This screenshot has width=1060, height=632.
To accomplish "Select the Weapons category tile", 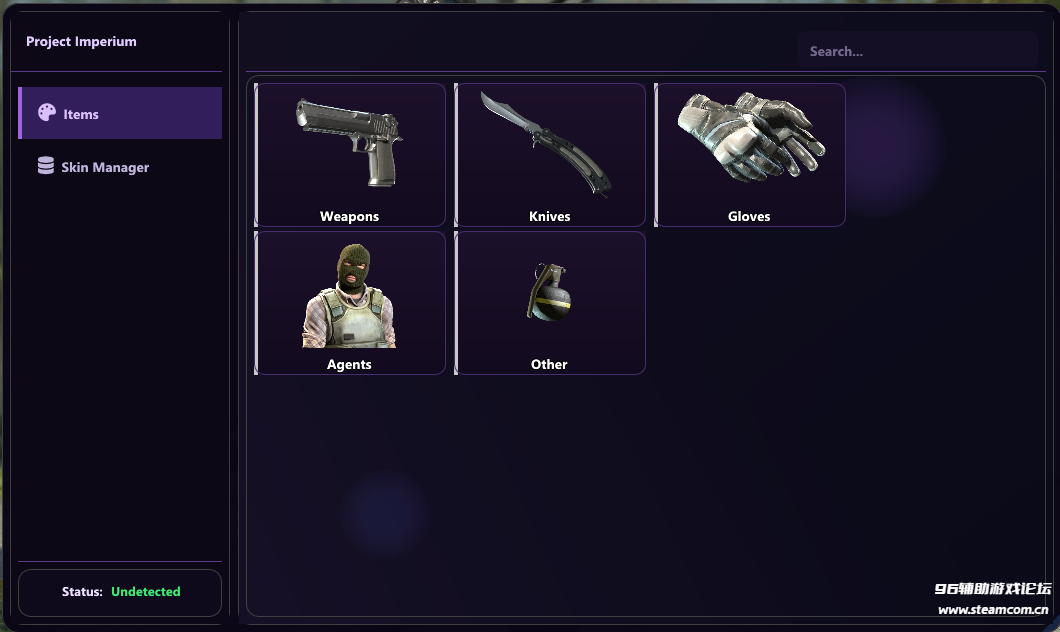I will click(350, 155).
